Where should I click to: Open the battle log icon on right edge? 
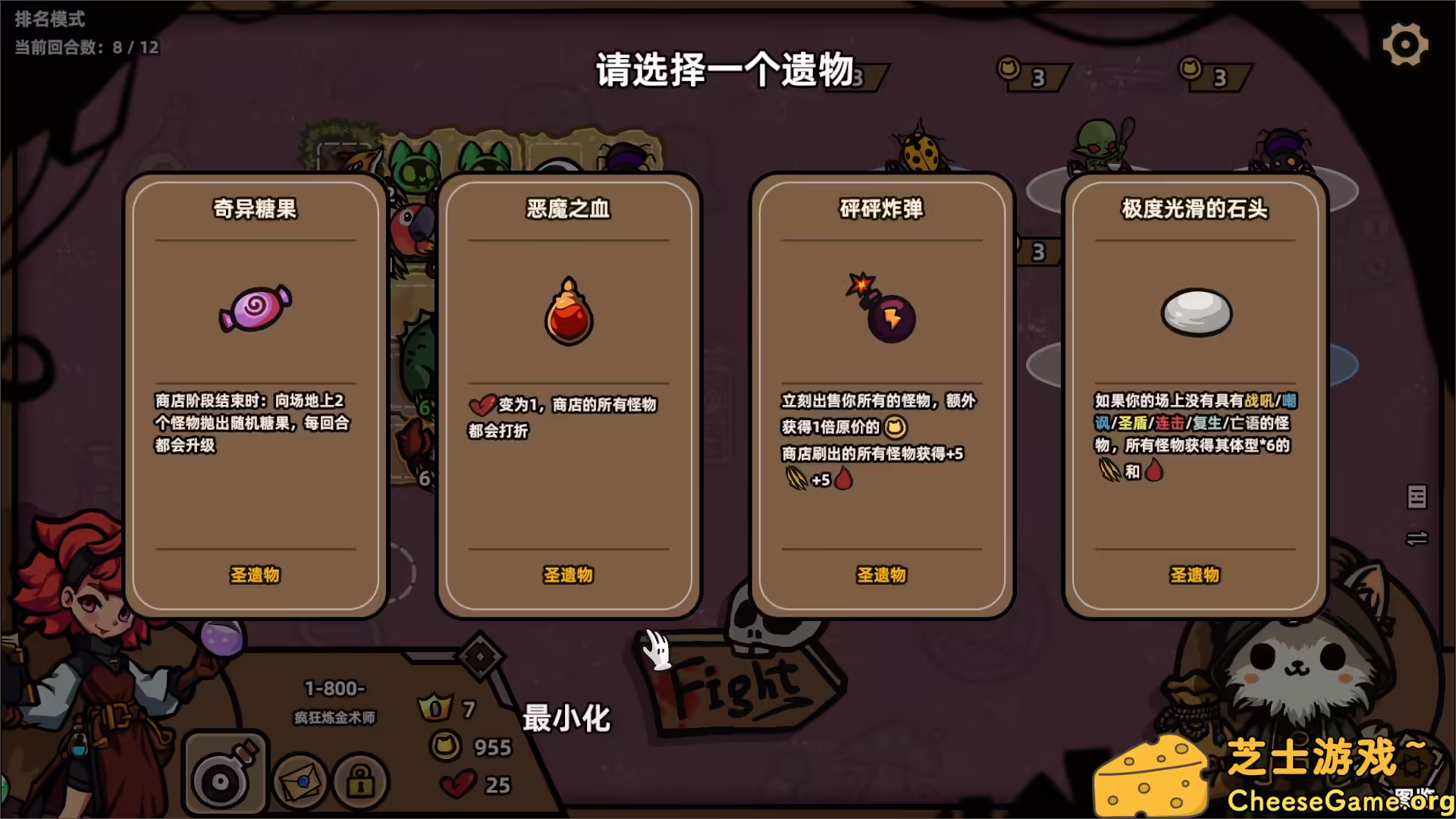pos(1417,498)
